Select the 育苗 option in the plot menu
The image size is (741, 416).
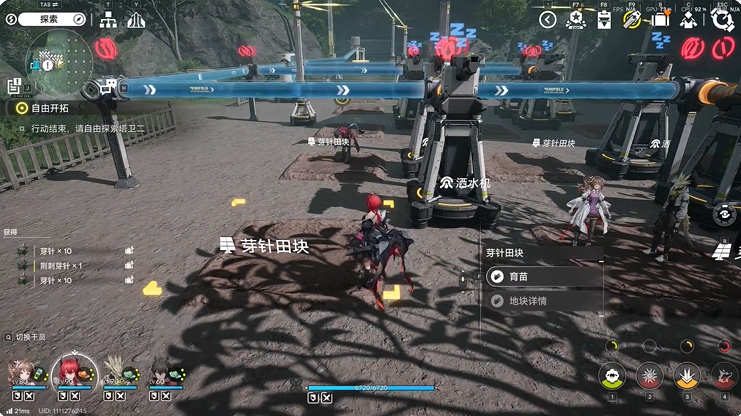coord(541,277)
